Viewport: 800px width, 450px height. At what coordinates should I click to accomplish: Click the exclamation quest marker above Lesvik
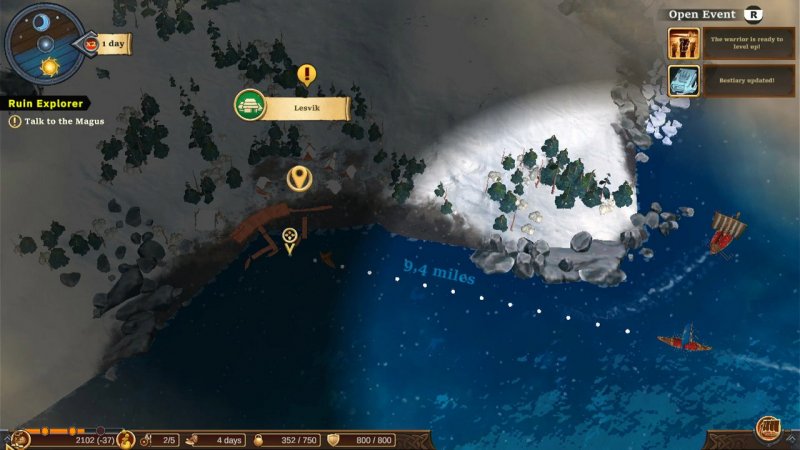tap(306, 74)
